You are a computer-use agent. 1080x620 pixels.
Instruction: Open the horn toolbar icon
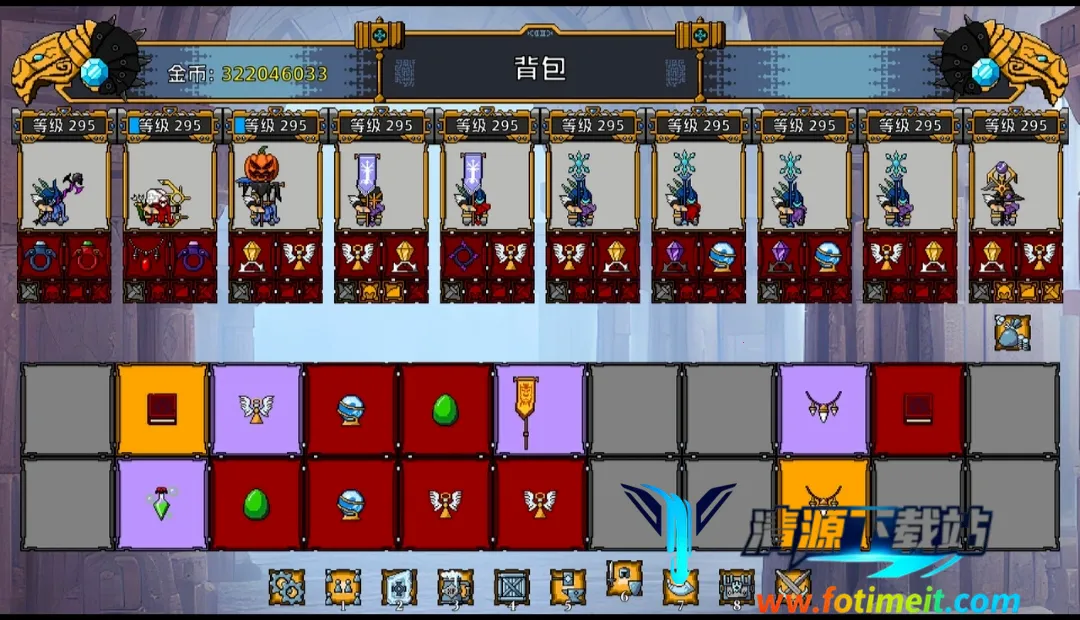pyautogui.click(x=680, y=587)
